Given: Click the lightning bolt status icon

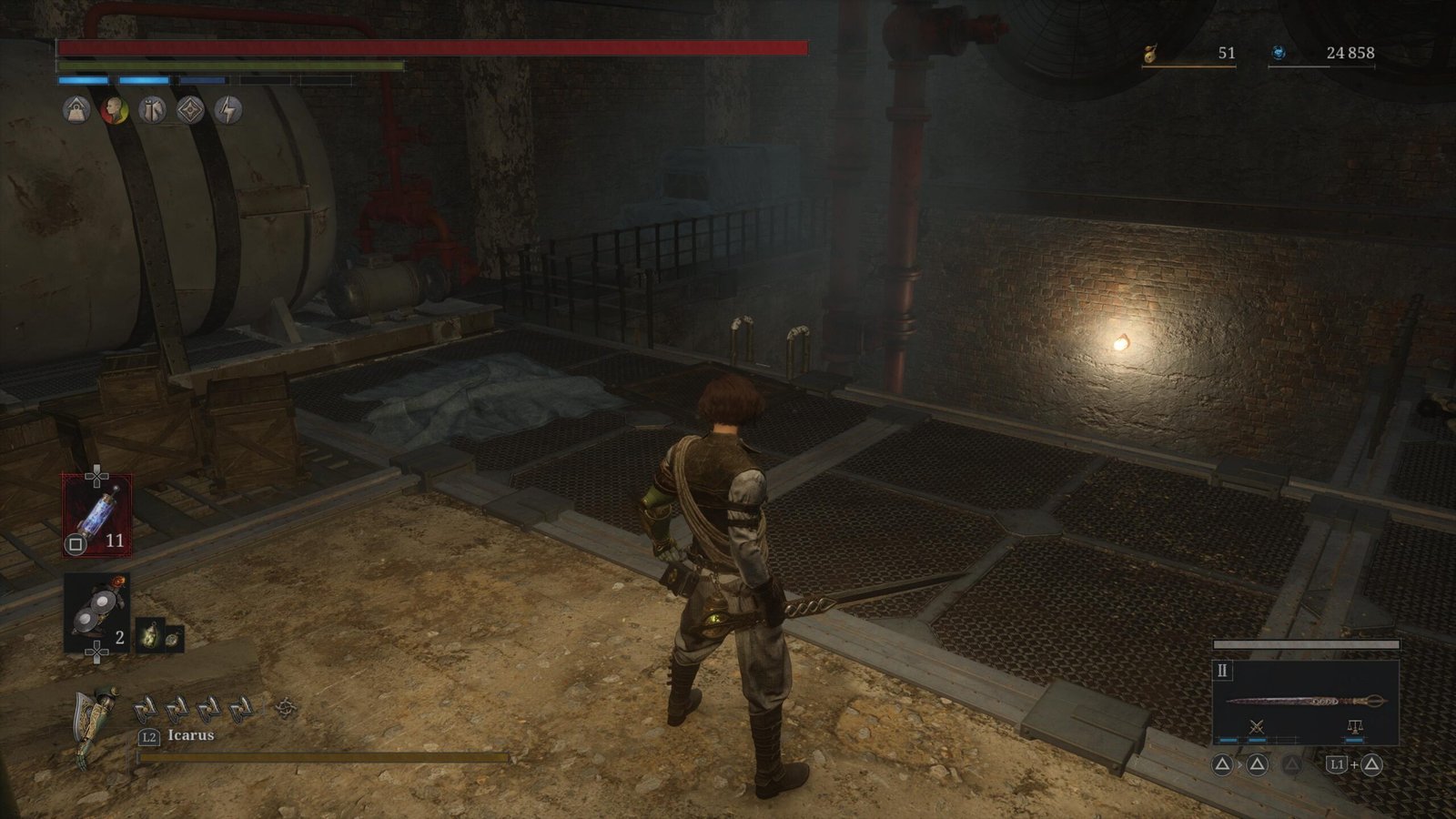Looking at the screenshot, I should click(x=228, y=111).
